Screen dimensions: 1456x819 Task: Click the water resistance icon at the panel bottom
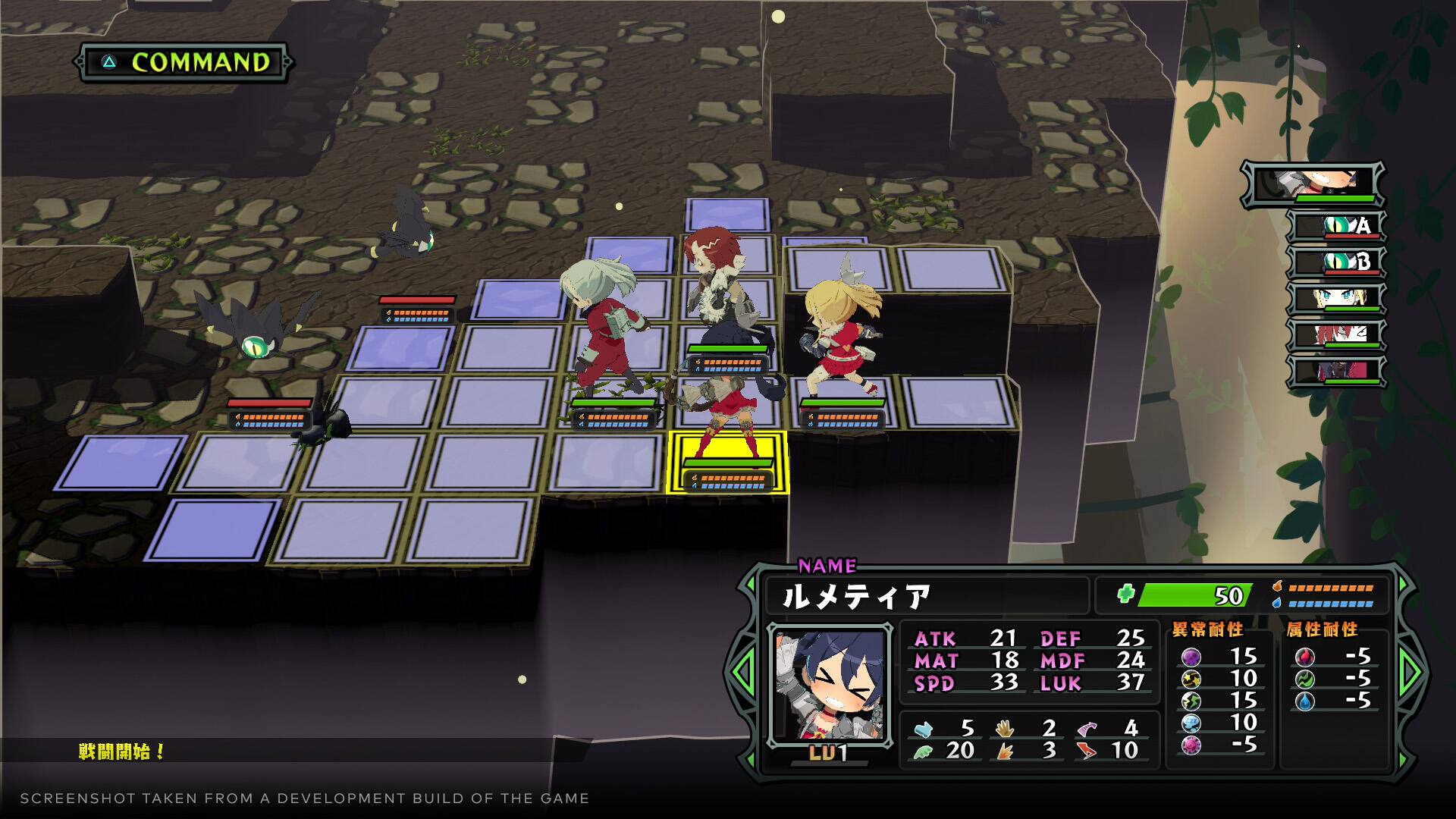[x=1306, y=703]
